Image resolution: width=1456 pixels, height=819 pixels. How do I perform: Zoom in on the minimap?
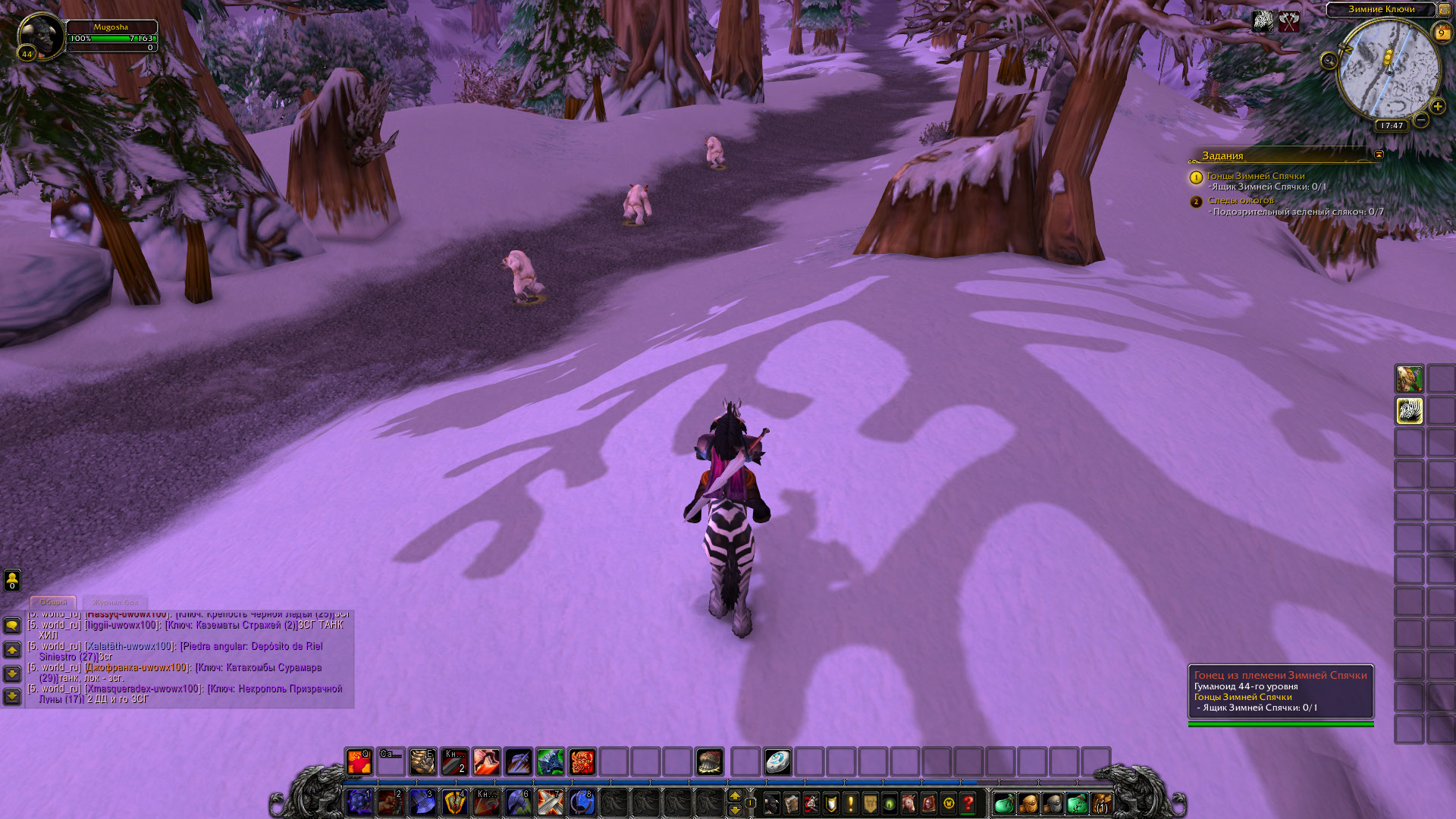pyautogui.click(x=1437, y=106)
